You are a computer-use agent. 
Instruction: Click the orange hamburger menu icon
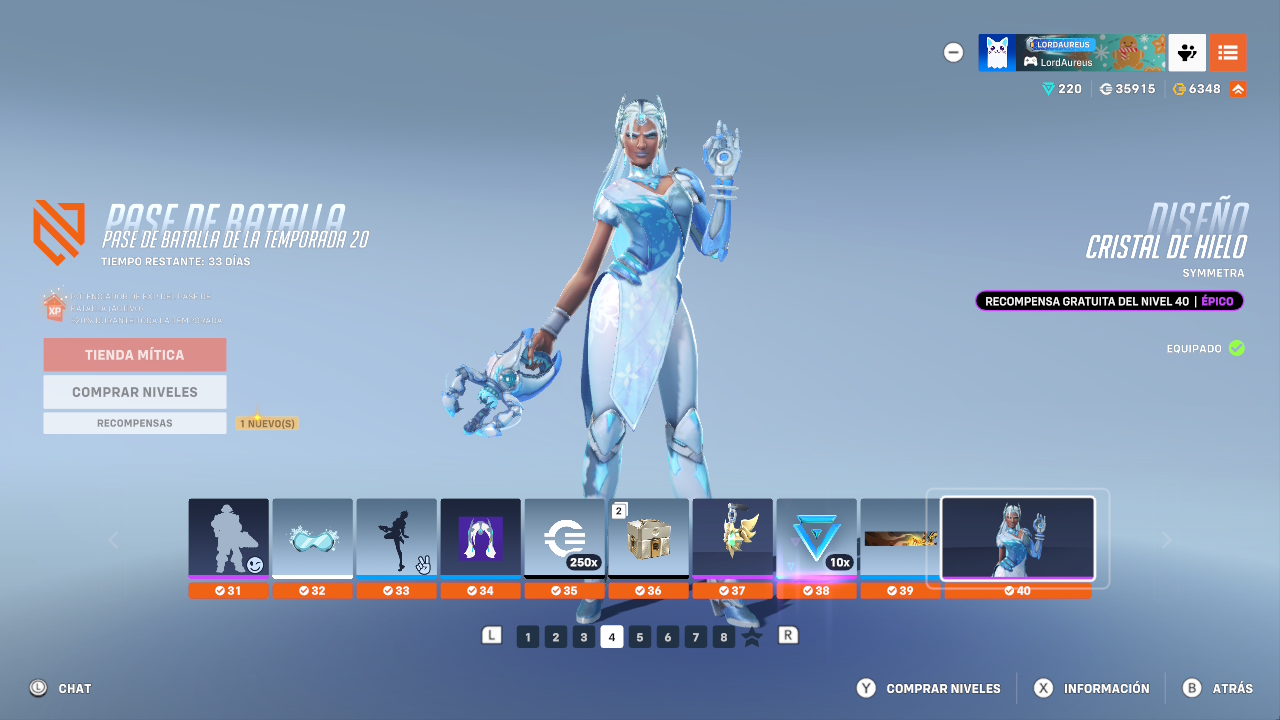point(1228,52)
